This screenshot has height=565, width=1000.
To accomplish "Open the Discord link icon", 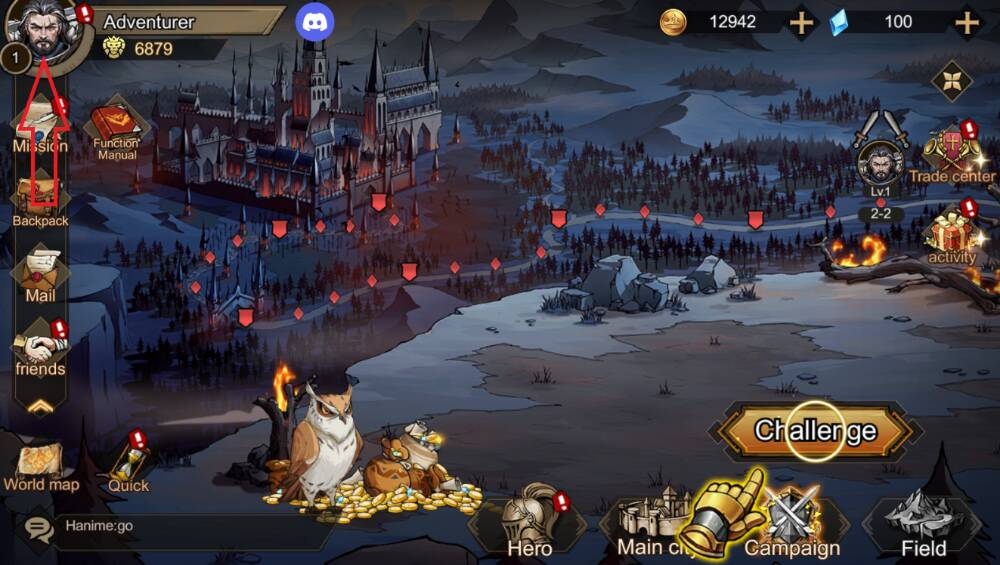I will 315,22.
